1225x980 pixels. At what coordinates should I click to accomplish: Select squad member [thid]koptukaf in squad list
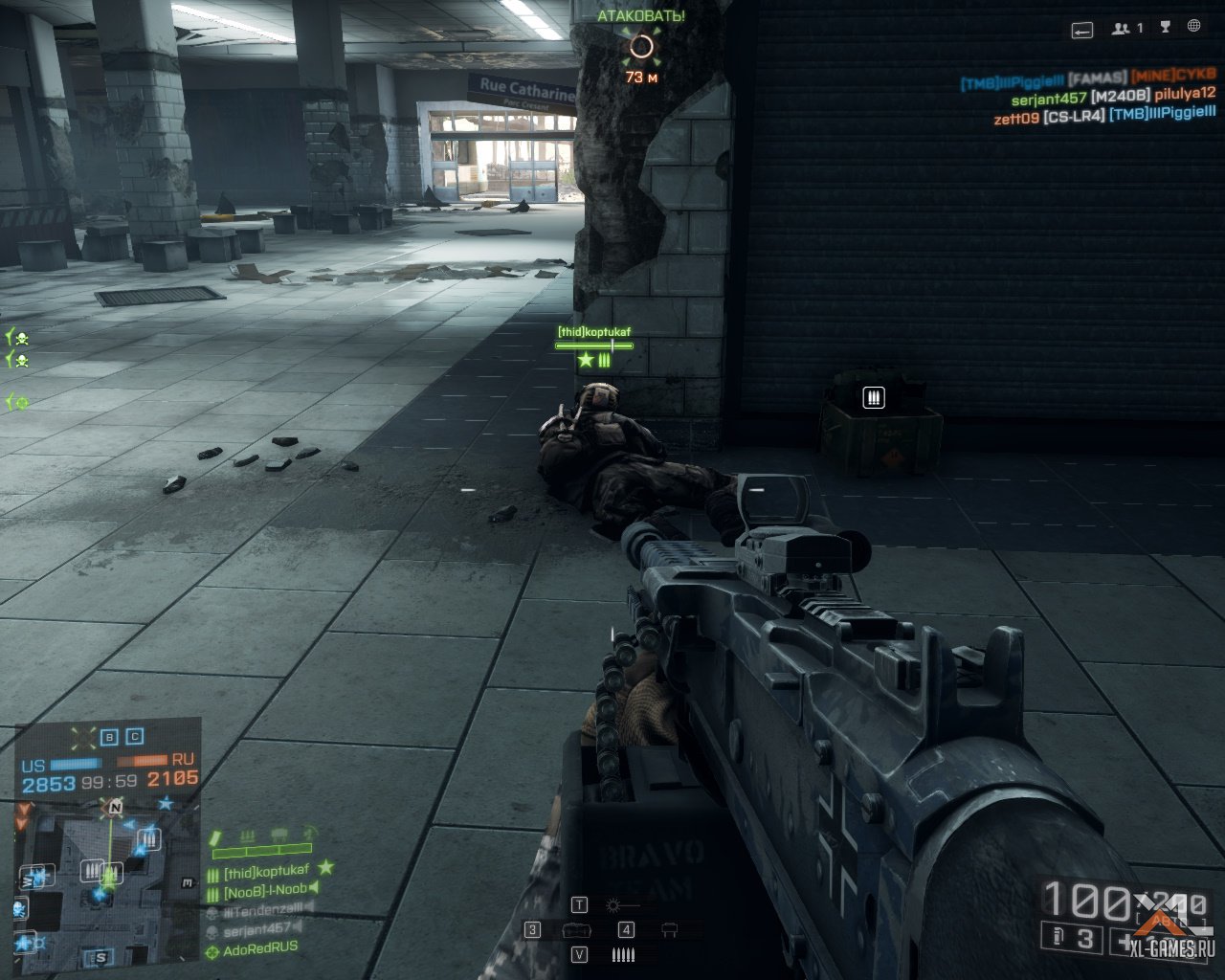pyautogui.click(x=266, y=872)
